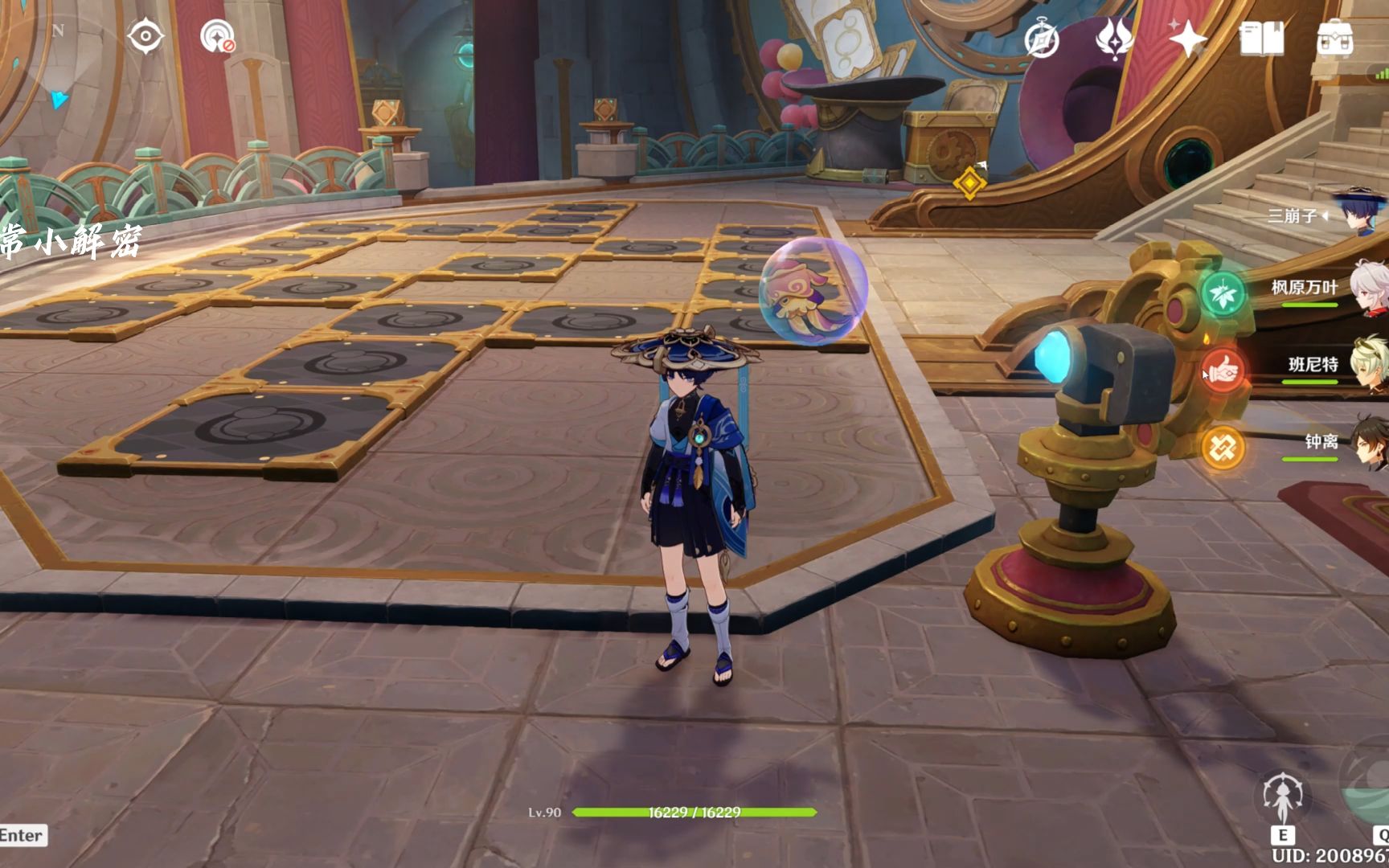The width and height of the screenshot is (1389, 868).
Task: Open the chat box labeled Enter
Action: tap(23, 835)
